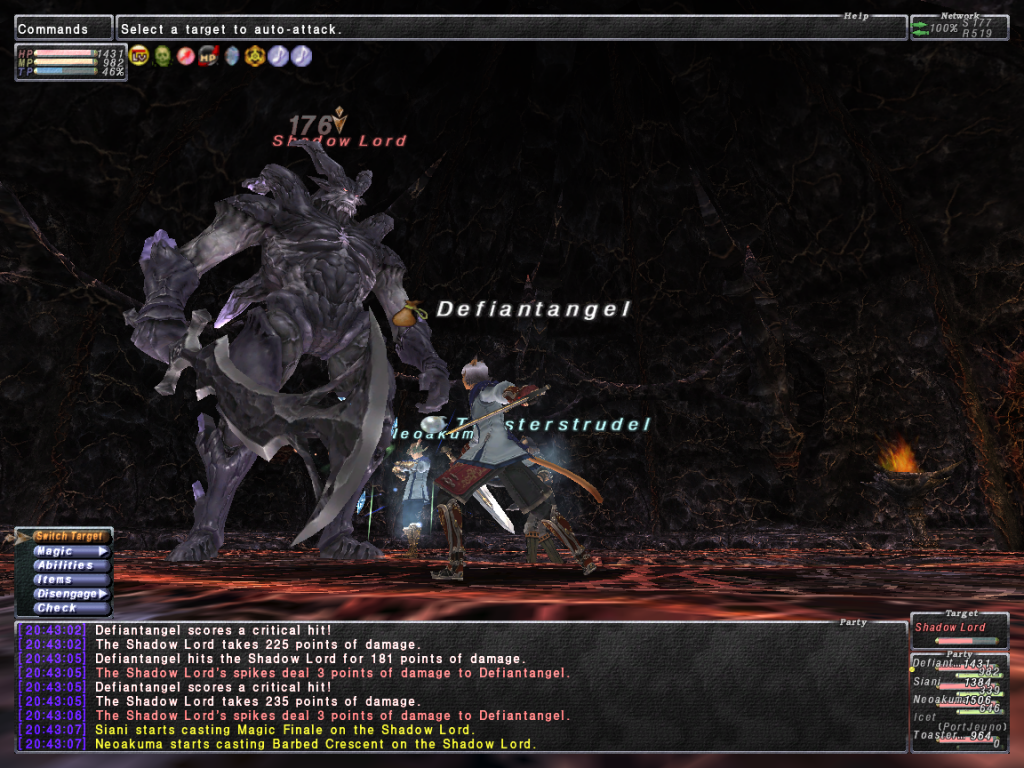
Task: Open the Magic submenu
Action: [x=67, y=551]
